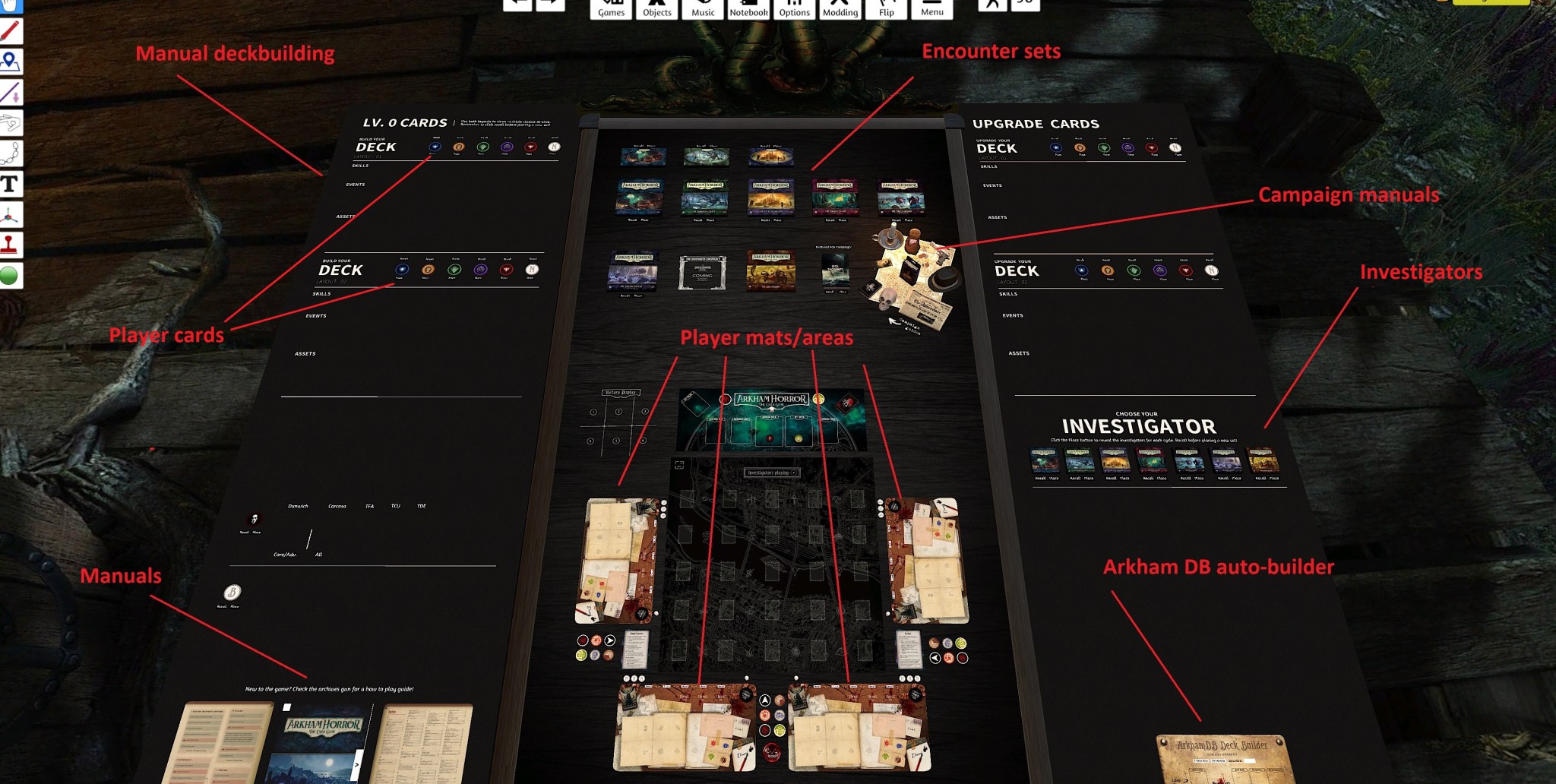This screenshot has height=784, width=1556.
Task: Open the Modding tools
Action: [840, 8]
